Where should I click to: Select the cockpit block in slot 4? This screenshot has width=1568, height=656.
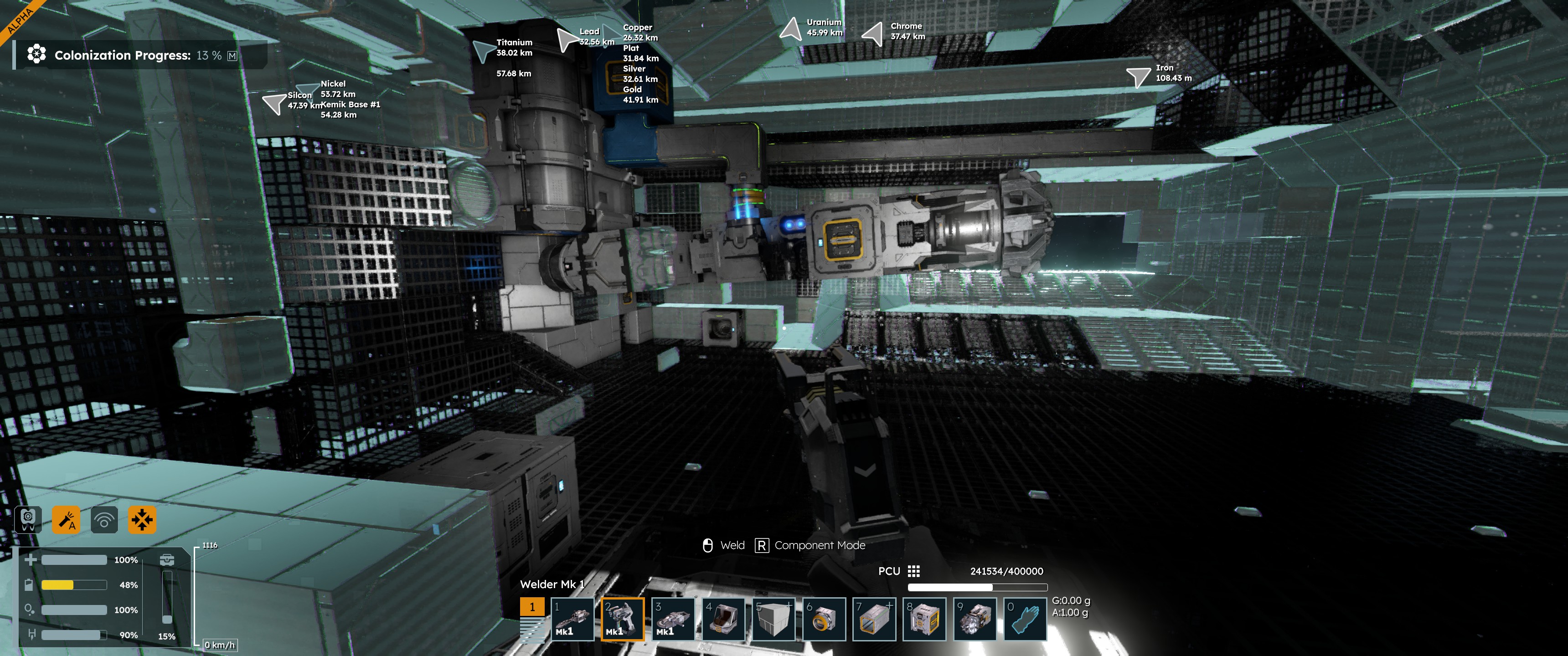pyautogui.click(x=723, y=619)
